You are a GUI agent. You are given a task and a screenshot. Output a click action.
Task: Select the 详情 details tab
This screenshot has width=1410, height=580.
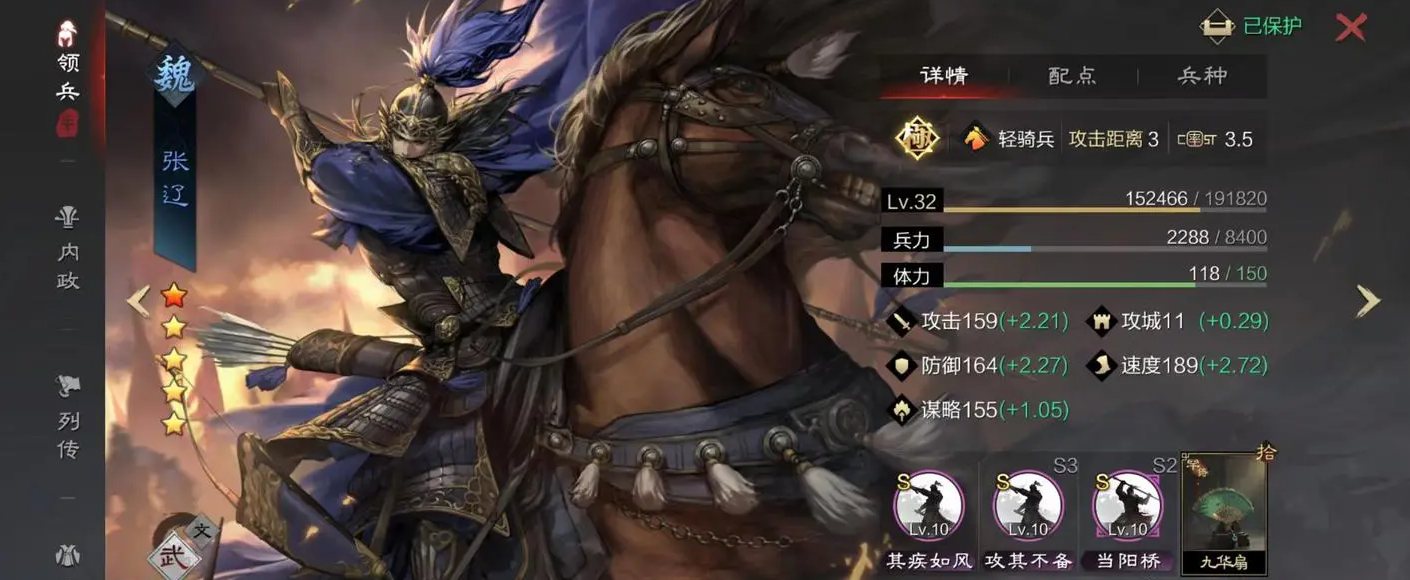[x=943, y=76]
